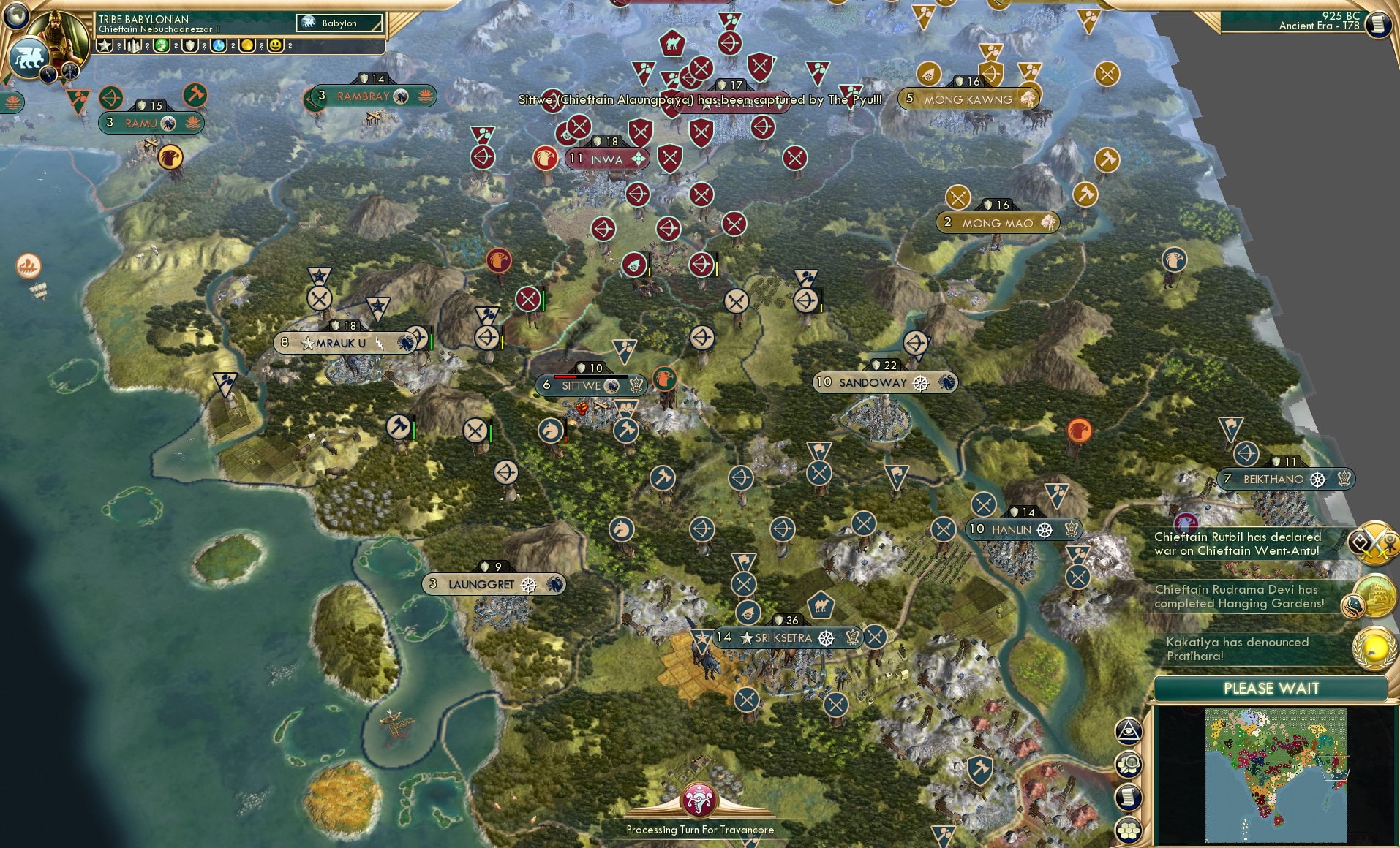Click the silver star icon in the top panel
Viewport: 1400px width, 848px height.
coord(103,45)
